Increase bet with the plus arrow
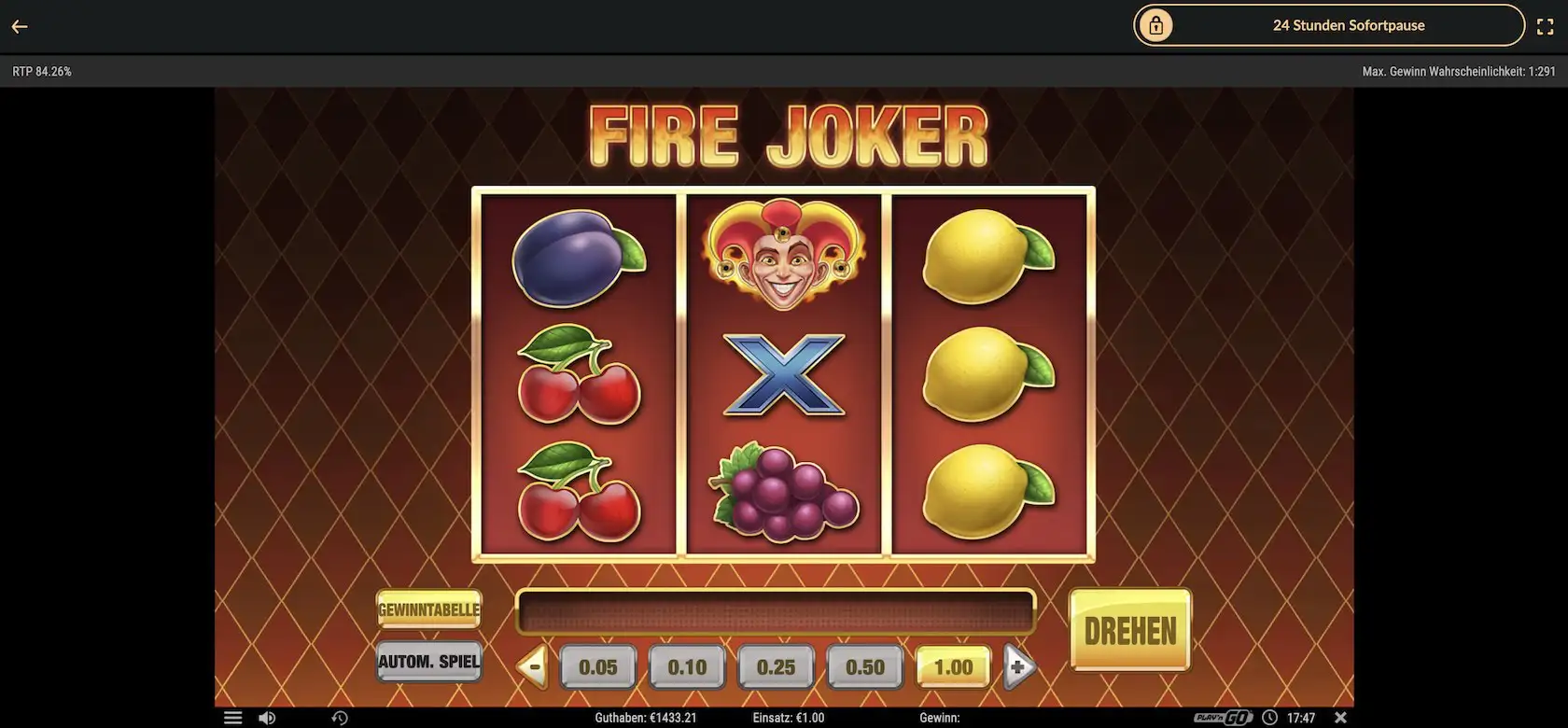 [x=1018, y=667]
